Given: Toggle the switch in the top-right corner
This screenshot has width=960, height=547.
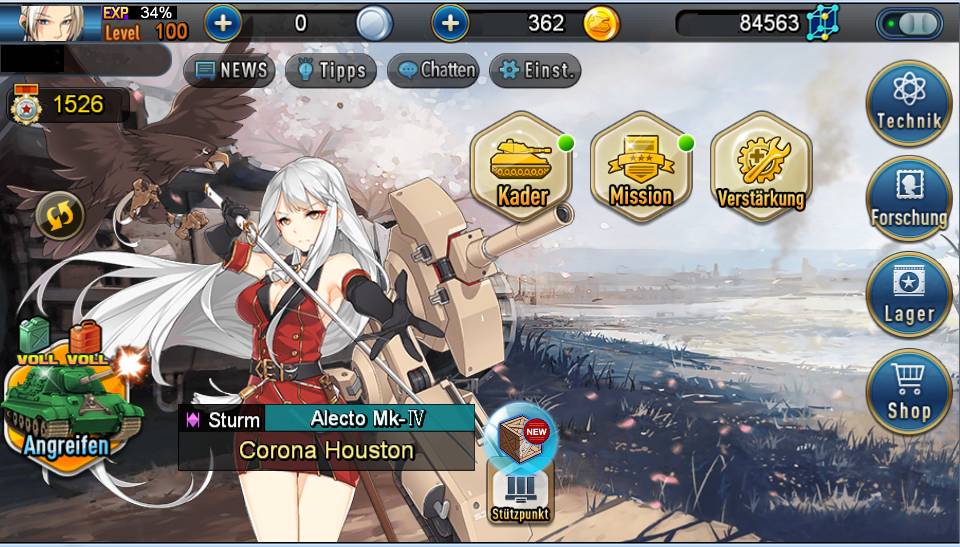Looking at the screenshot, I should (909, 23).
